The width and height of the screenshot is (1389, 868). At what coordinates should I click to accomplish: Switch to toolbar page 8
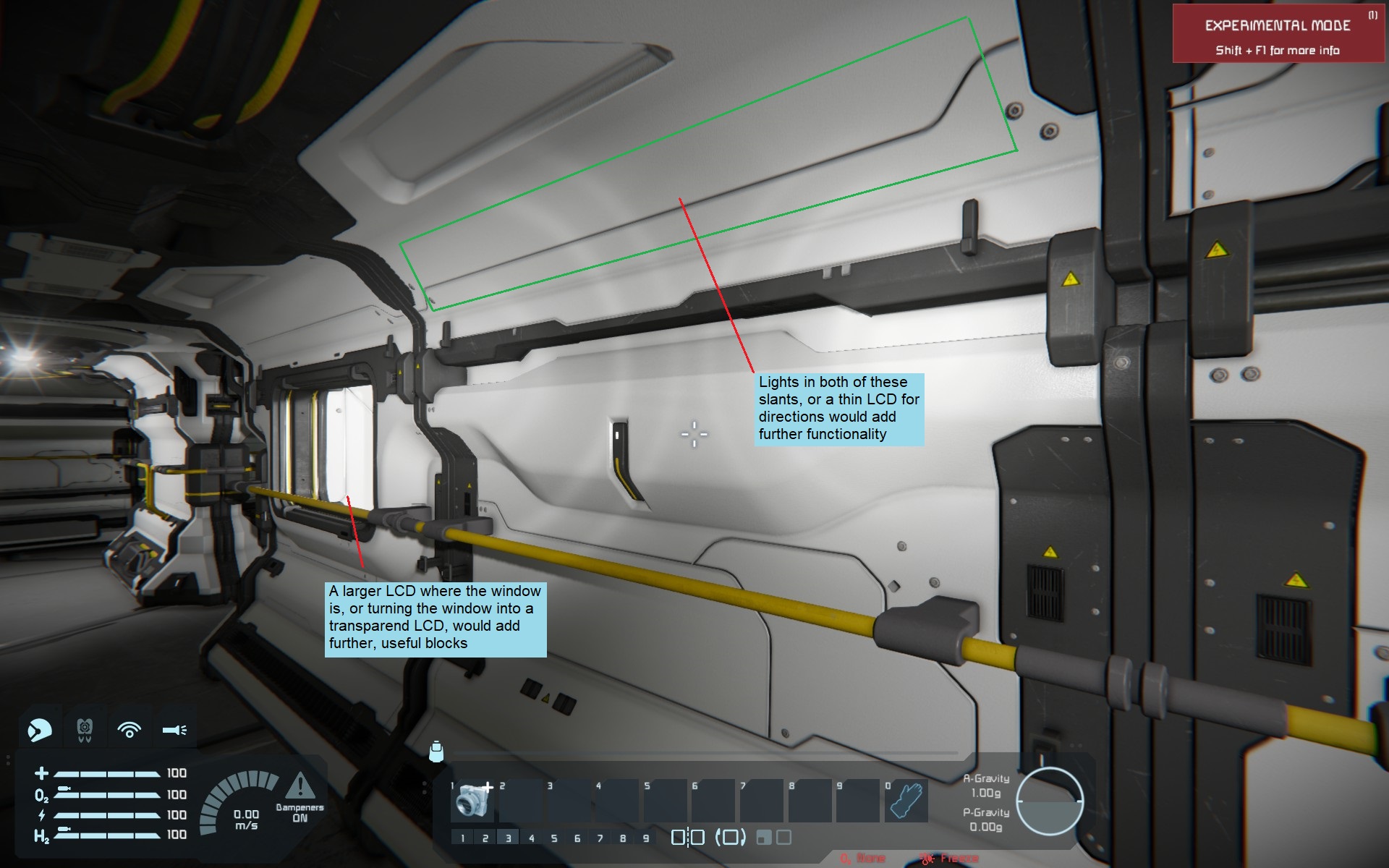coord(623,838)
